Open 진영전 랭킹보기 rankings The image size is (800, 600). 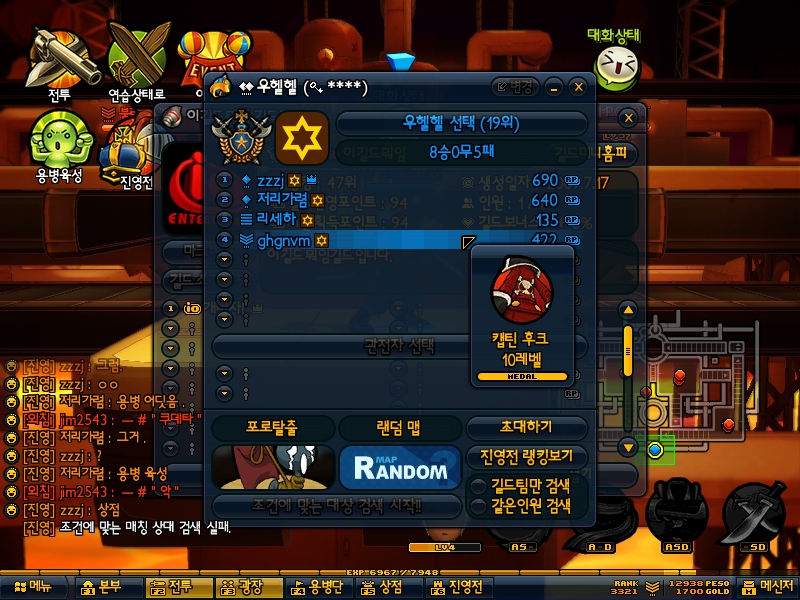526,456
